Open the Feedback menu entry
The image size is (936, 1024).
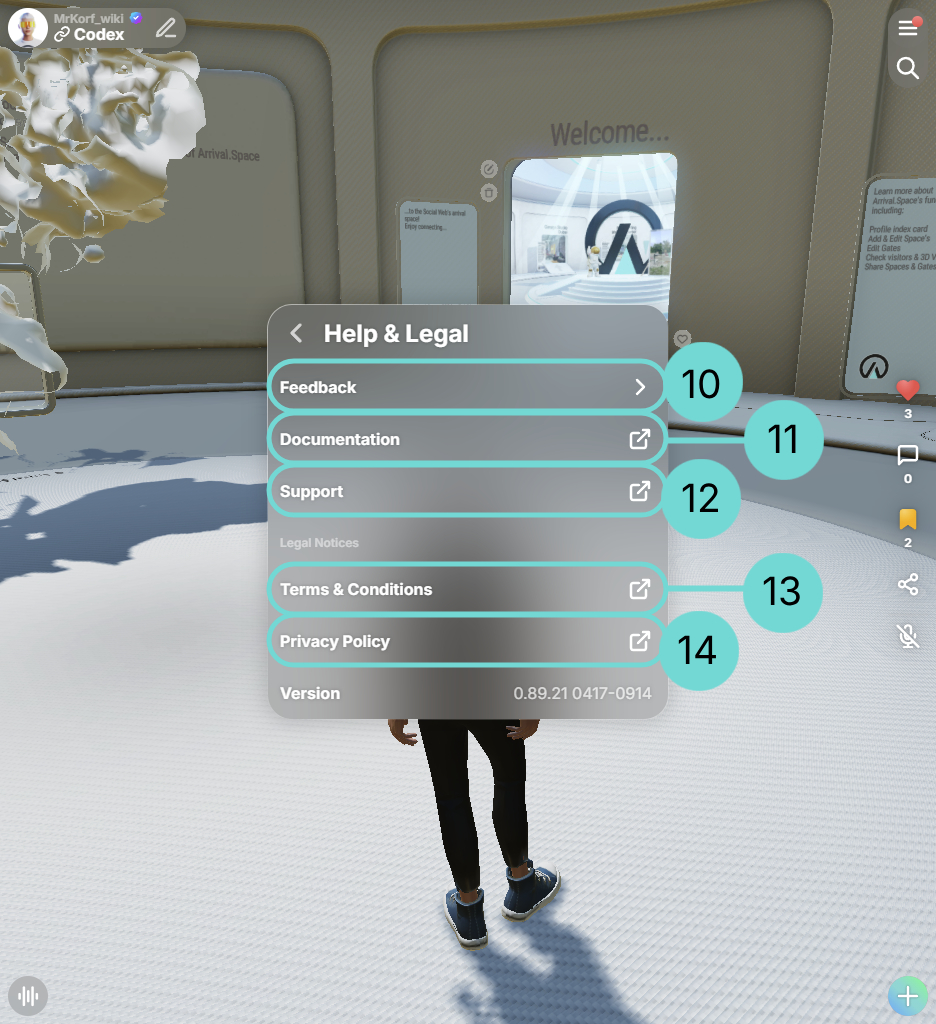click(466, 387)
